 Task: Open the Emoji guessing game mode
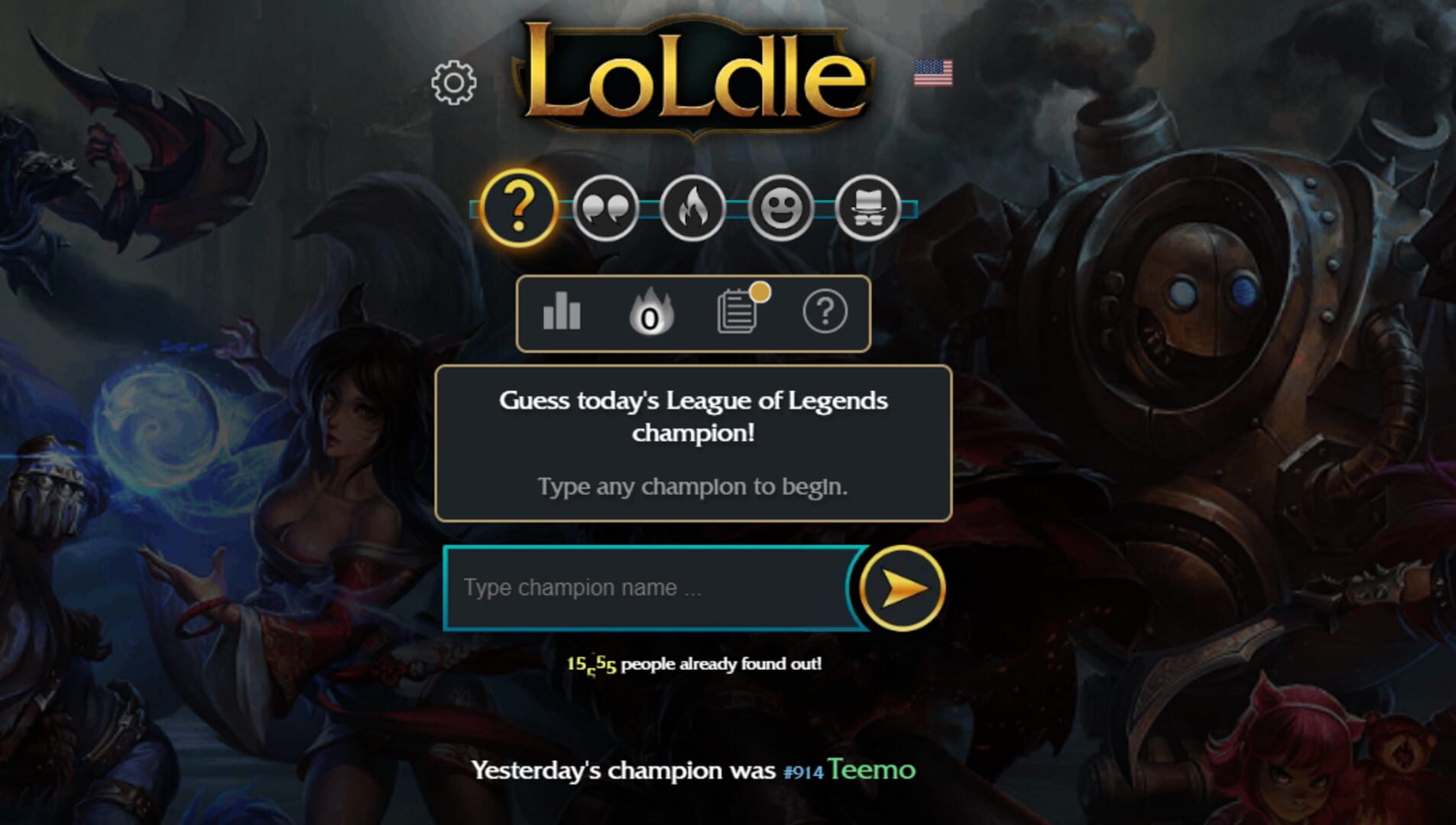780,209
